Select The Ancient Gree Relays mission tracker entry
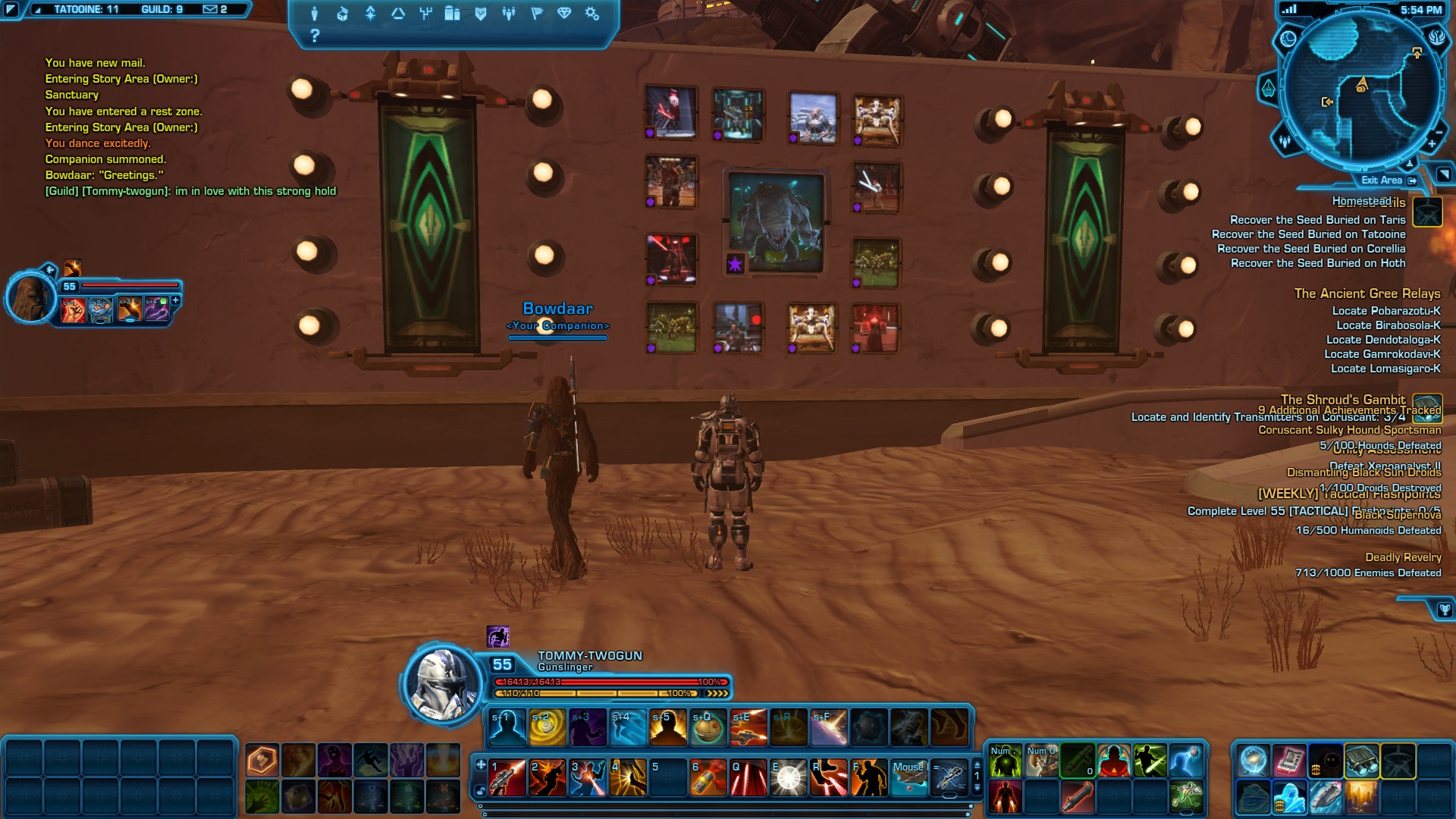The image size is (1456, 819). coord(1367,293)
